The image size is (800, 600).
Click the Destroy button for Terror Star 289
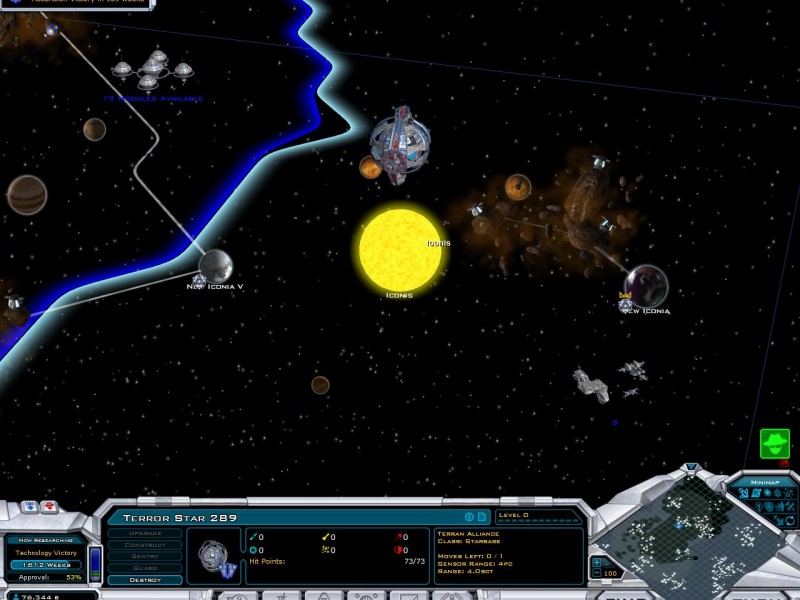coord(145,580)
